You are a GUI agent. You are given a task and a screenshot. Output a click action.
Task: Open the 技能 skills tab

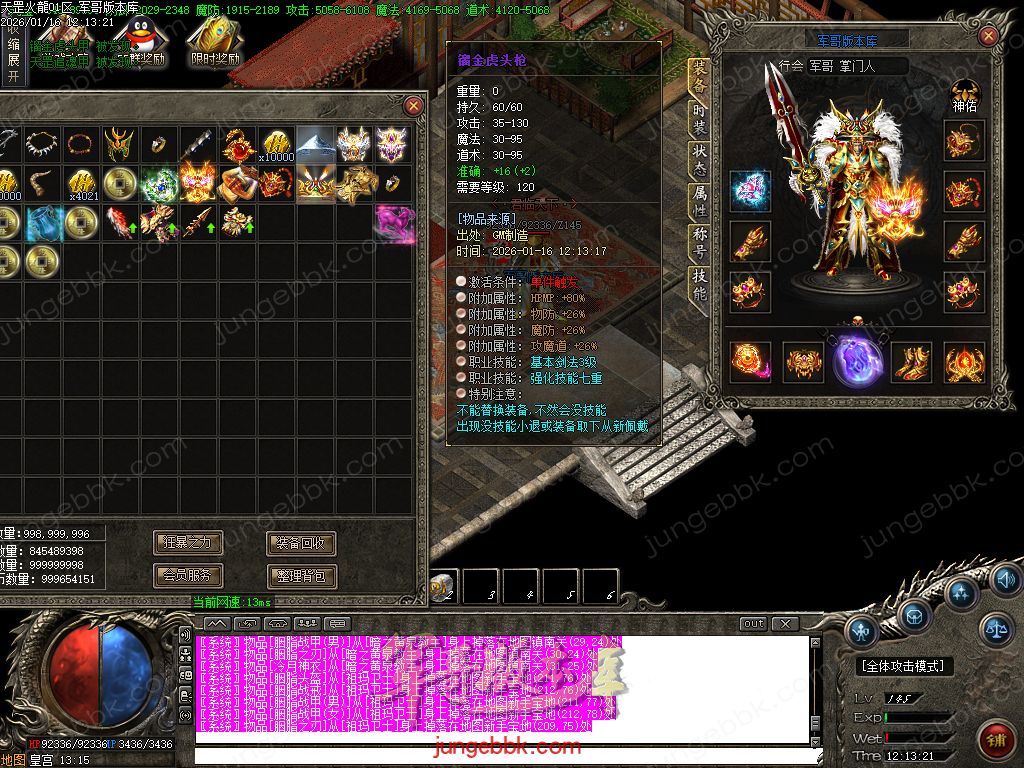pyautogui.click(x=699, y=285)
